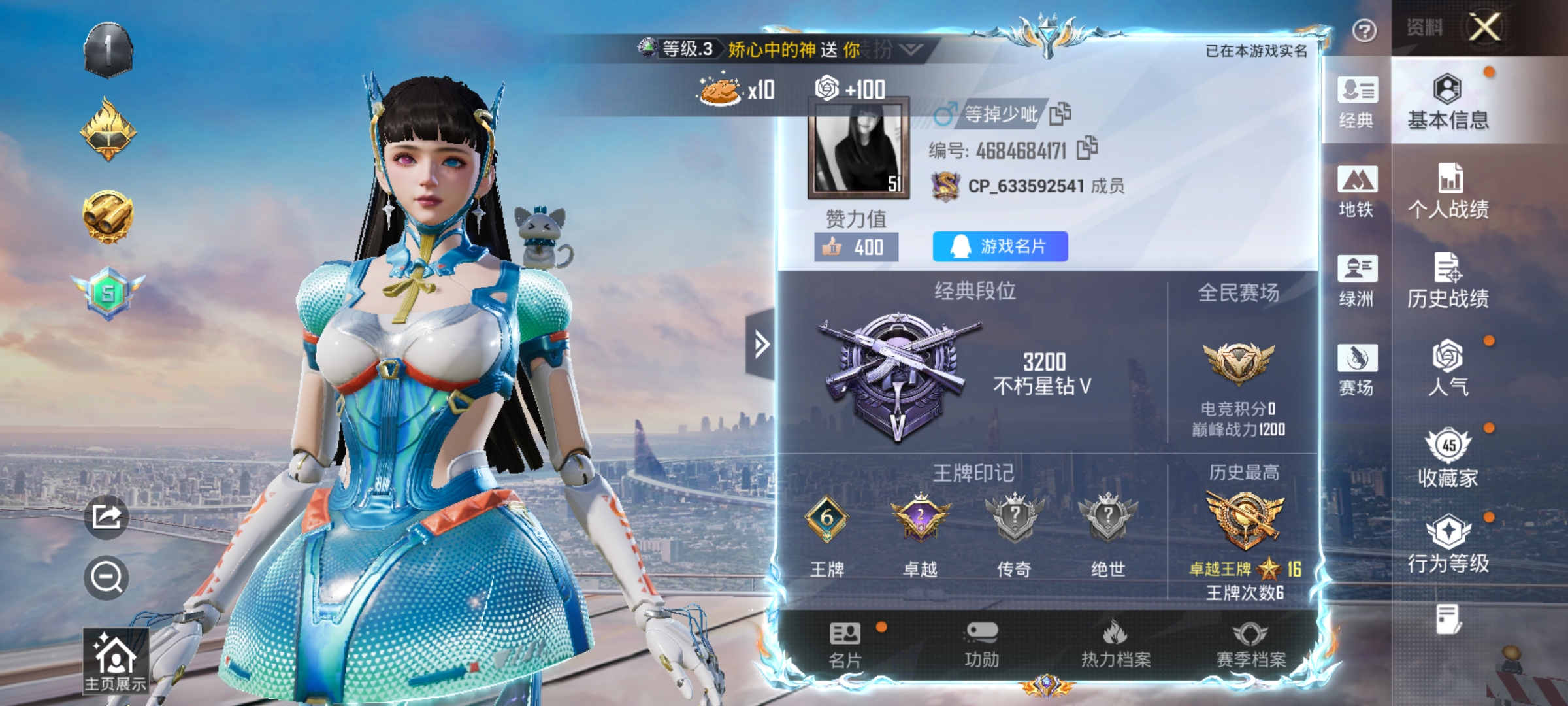Open the 地铁 (Metro) mode panel

click(1357, 193)
